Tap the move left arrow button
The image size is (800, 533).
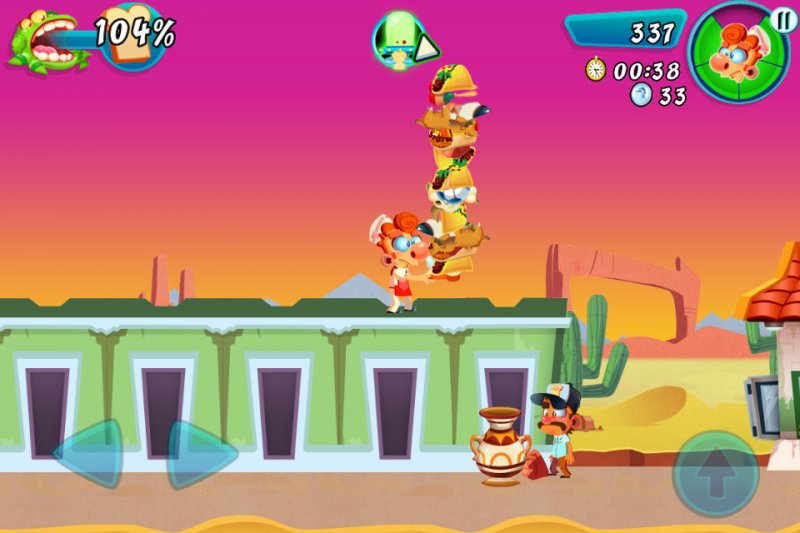[92, 453]
